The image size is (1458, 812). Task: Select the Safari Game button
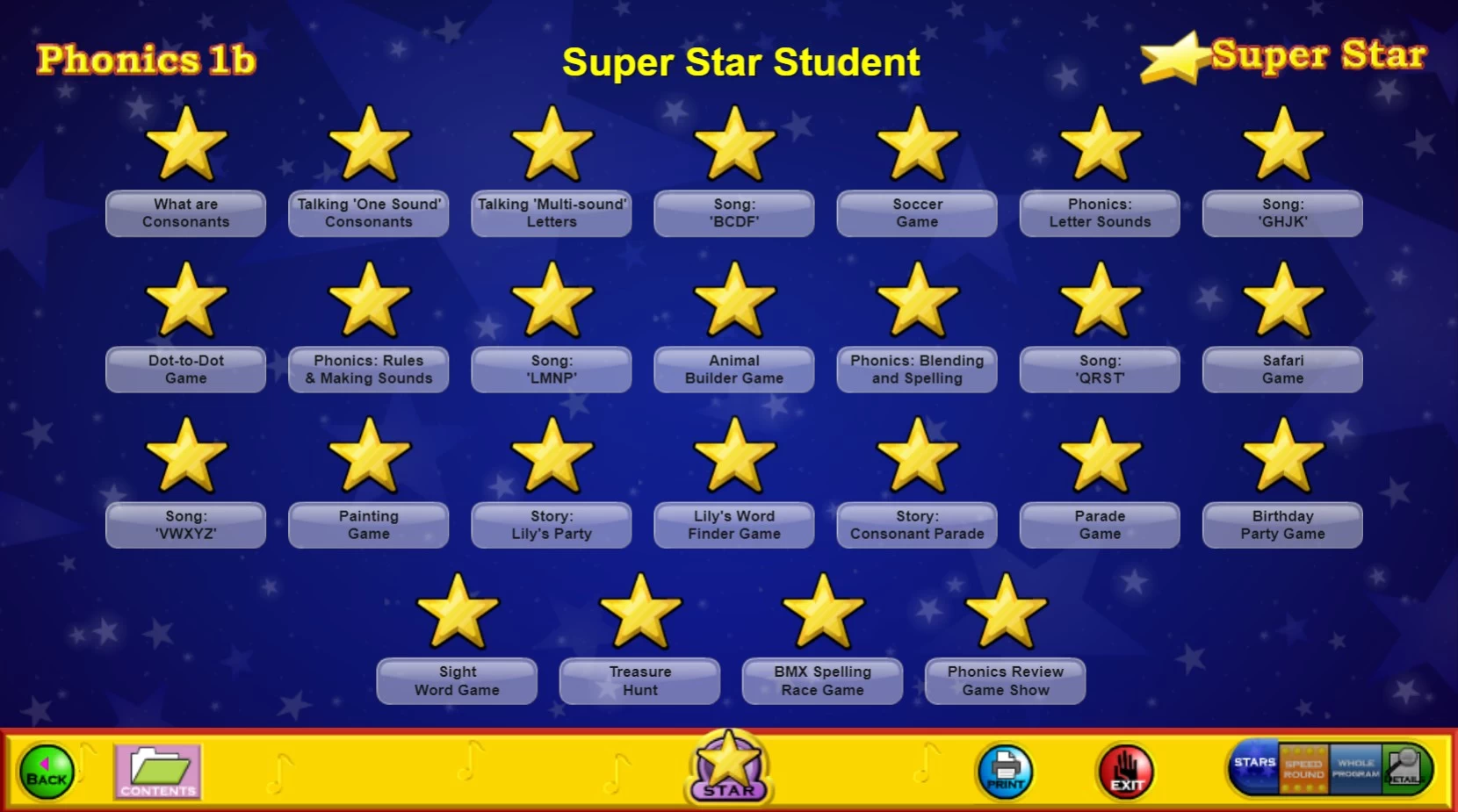click(x=1282, y=370)
